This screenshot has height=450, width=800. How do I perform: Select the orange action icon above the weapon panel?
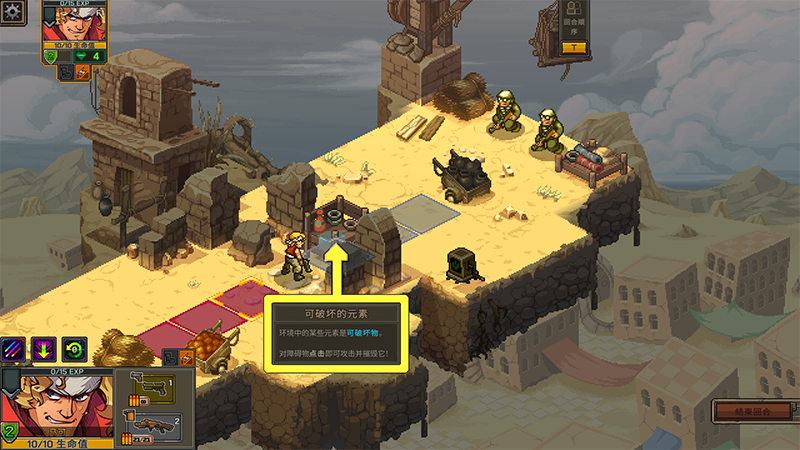(x=185, y=356)
